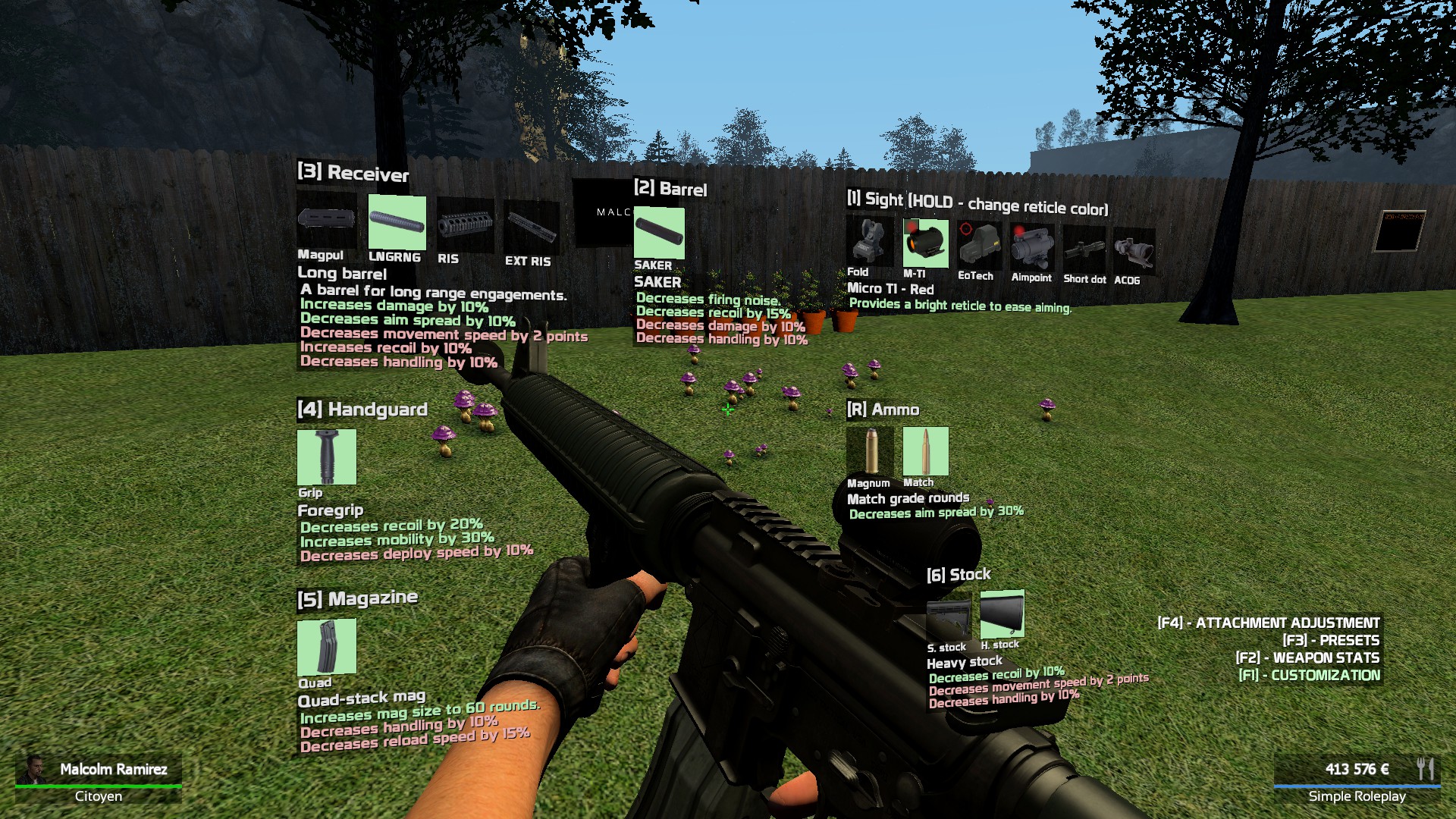Screen dimensions: 1456x819
Task: Select Match grade ammo
Action: click(925, 451)
